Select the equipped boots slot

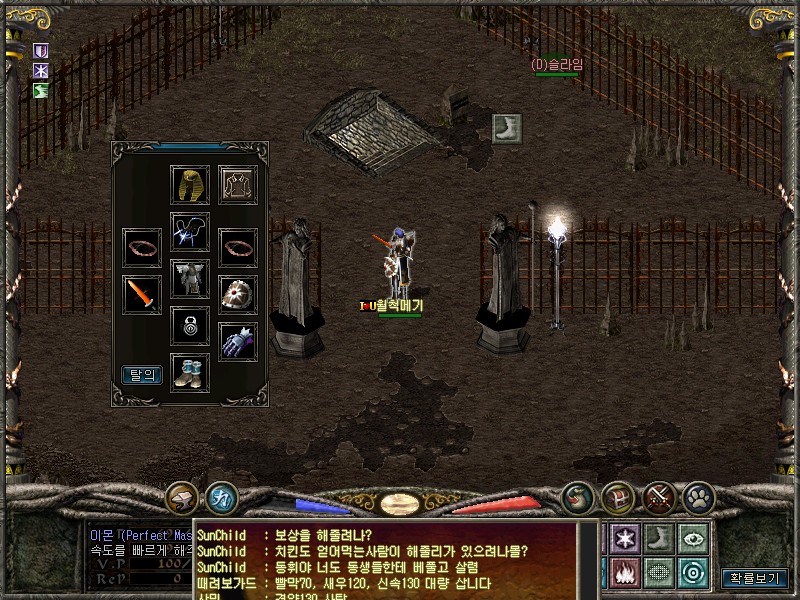click(190, 372)
